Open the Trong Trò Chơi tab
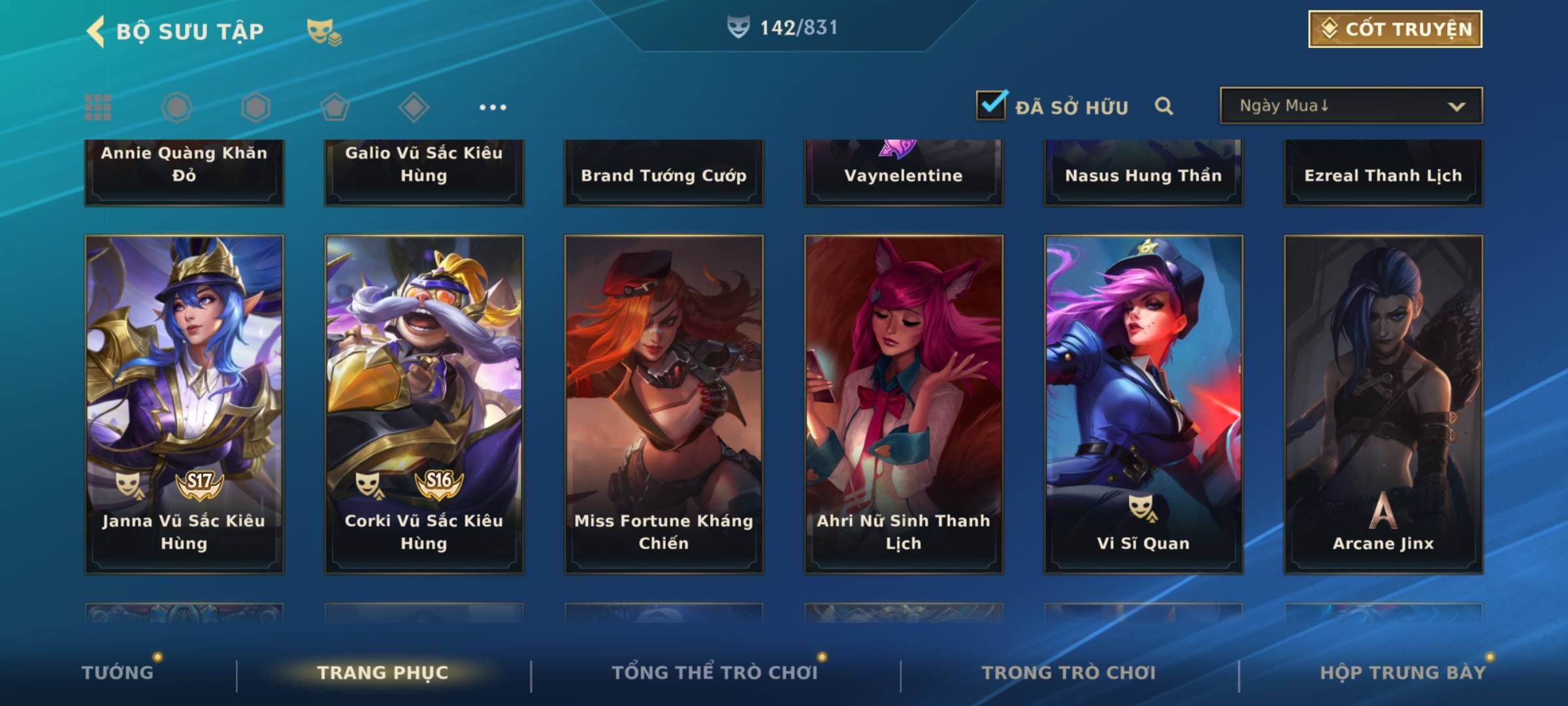Screen dimensions: 1568x706 coord(1069,673)
